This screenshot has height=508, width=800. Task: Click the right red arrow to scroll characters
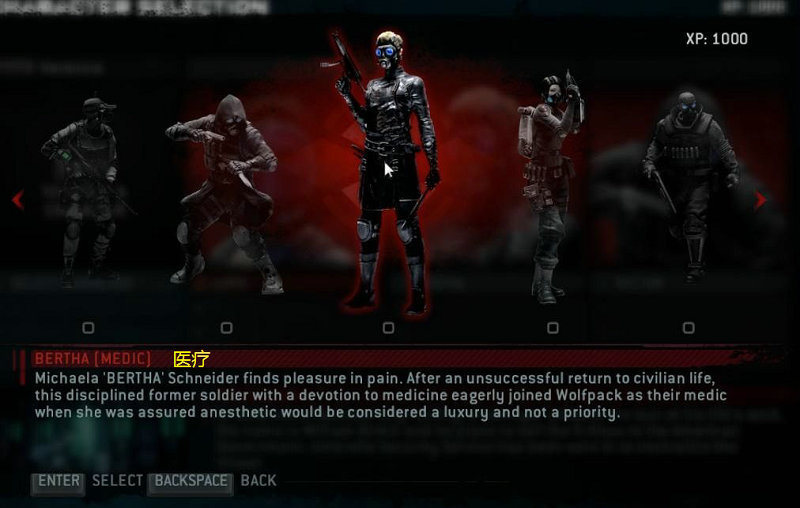coord(761,200)
